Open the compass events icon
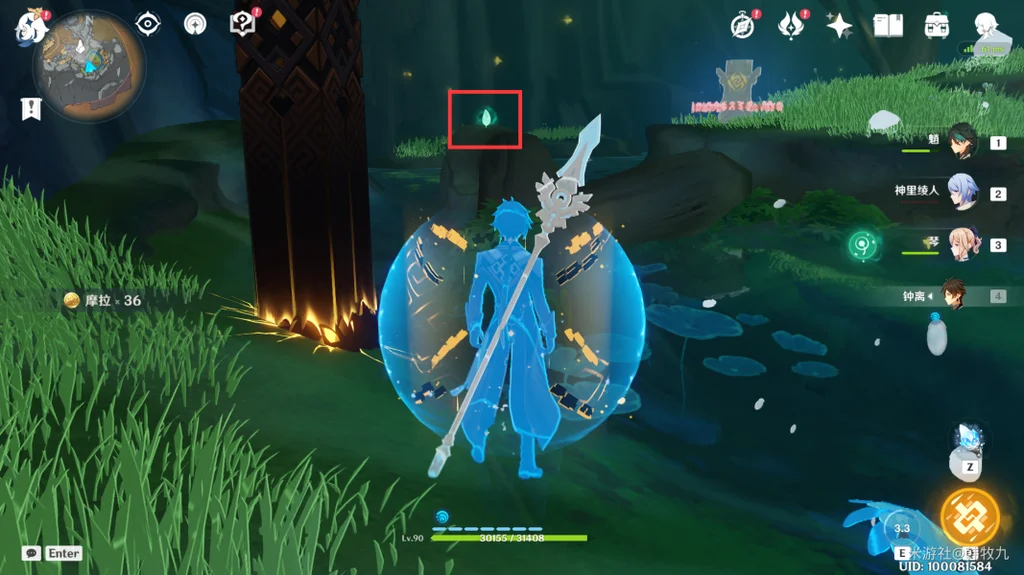 click(742, 26)
